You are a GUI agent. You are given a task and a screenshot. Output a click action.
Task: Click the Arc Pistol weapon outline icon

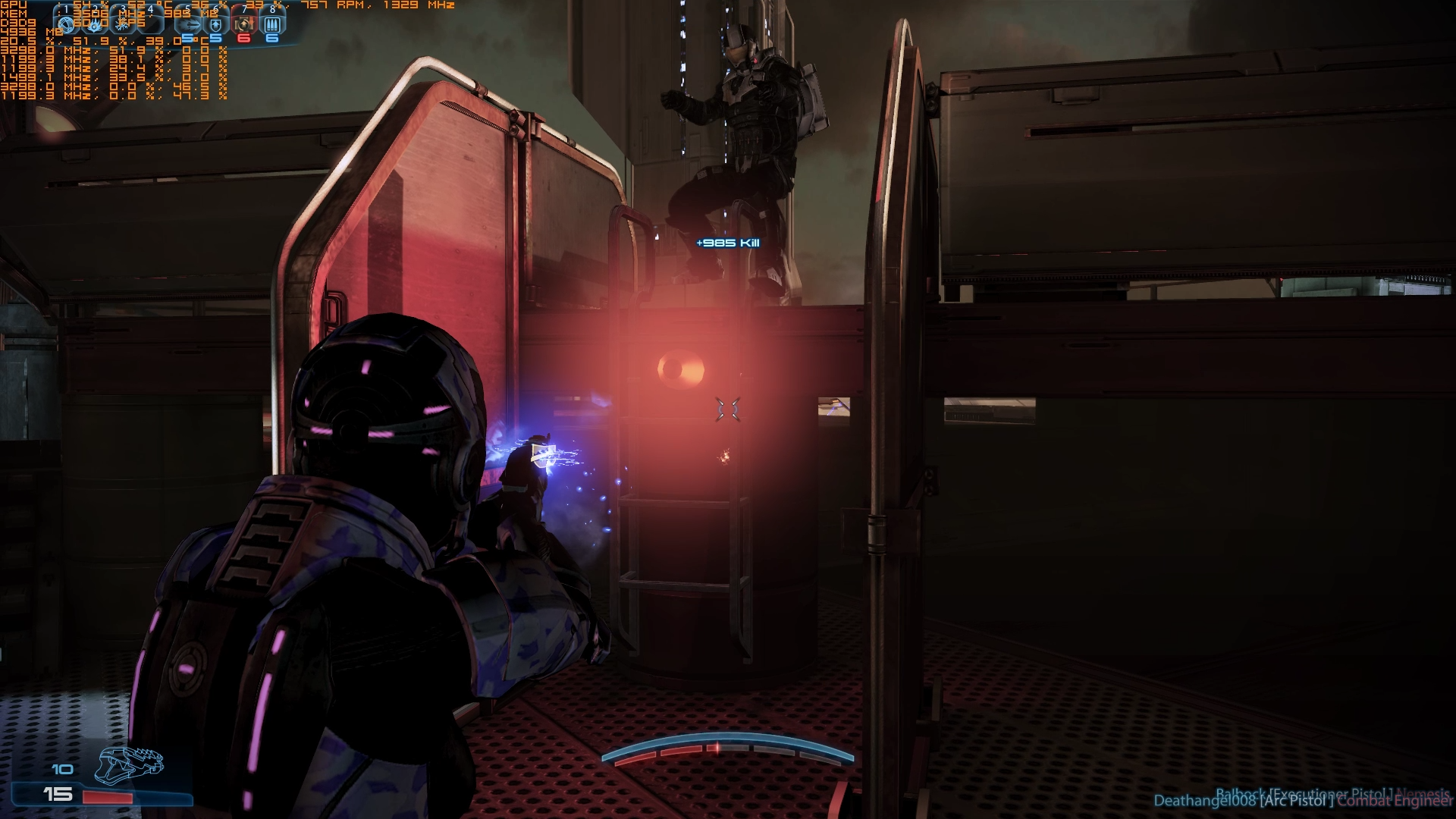[x=129, y=764]
